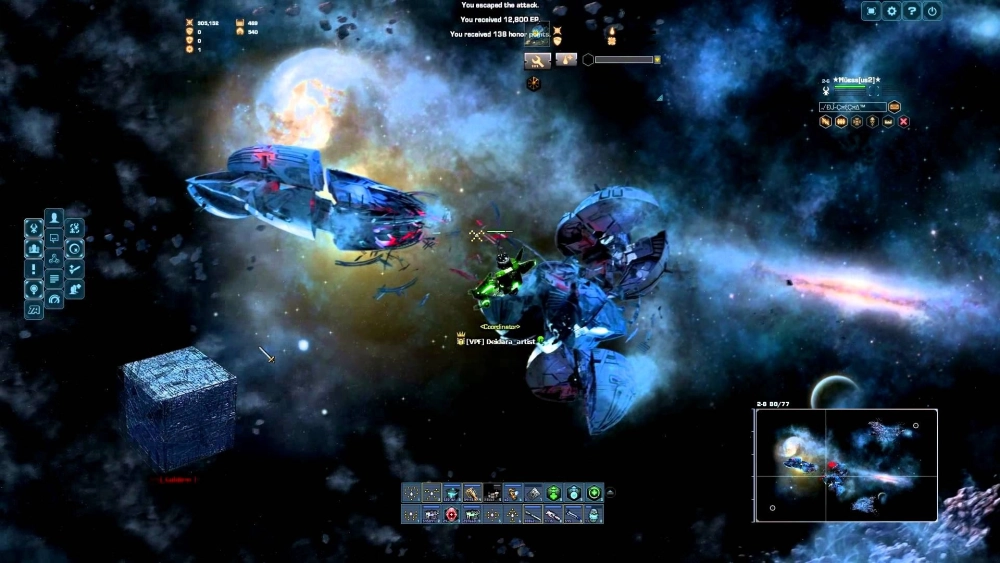This screenshot has width=1000, height=563.
Task: Select the green plus hexagon ability
Action: [594, 492]
